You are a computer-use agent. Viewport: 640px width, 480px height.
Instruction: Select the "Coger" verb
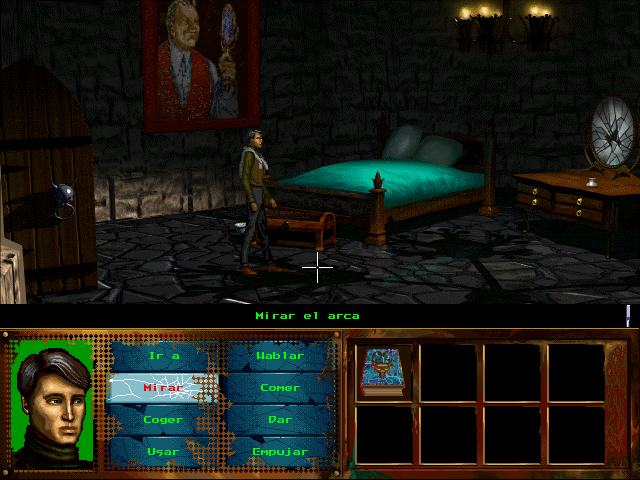(162, 420)
